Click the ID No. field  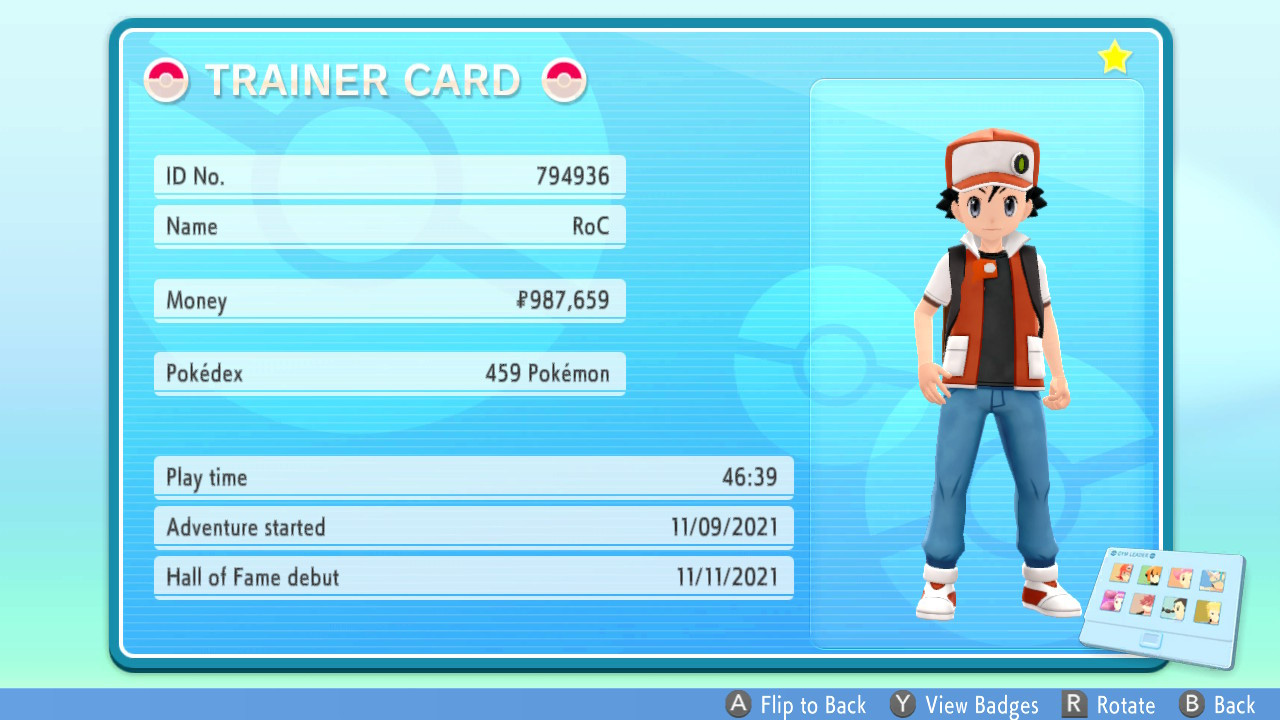pyautogui.click(x=389, y=175)
